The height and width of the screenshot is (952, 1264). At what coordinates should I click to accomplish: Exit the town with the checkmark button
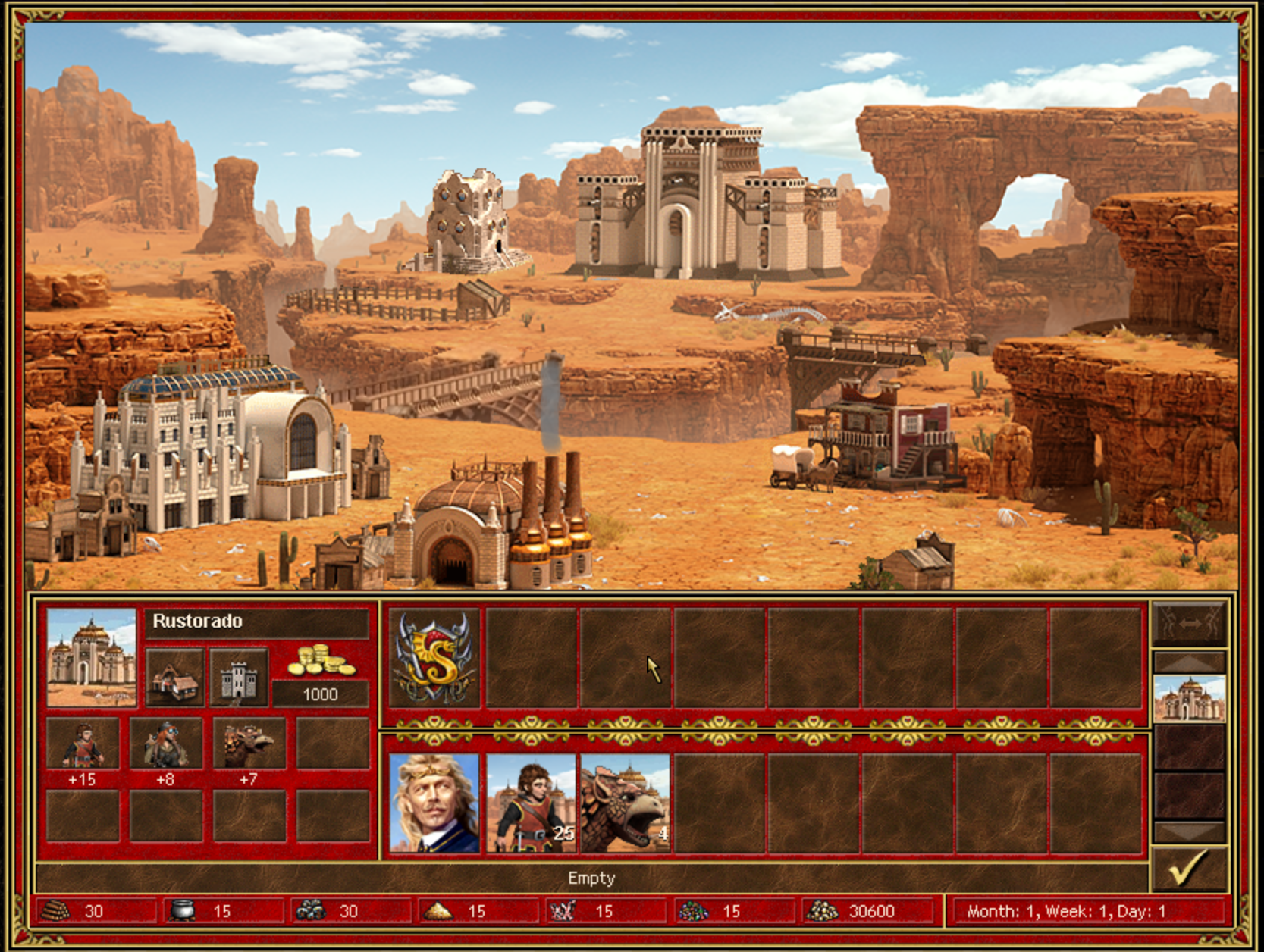pos(1188,869)
